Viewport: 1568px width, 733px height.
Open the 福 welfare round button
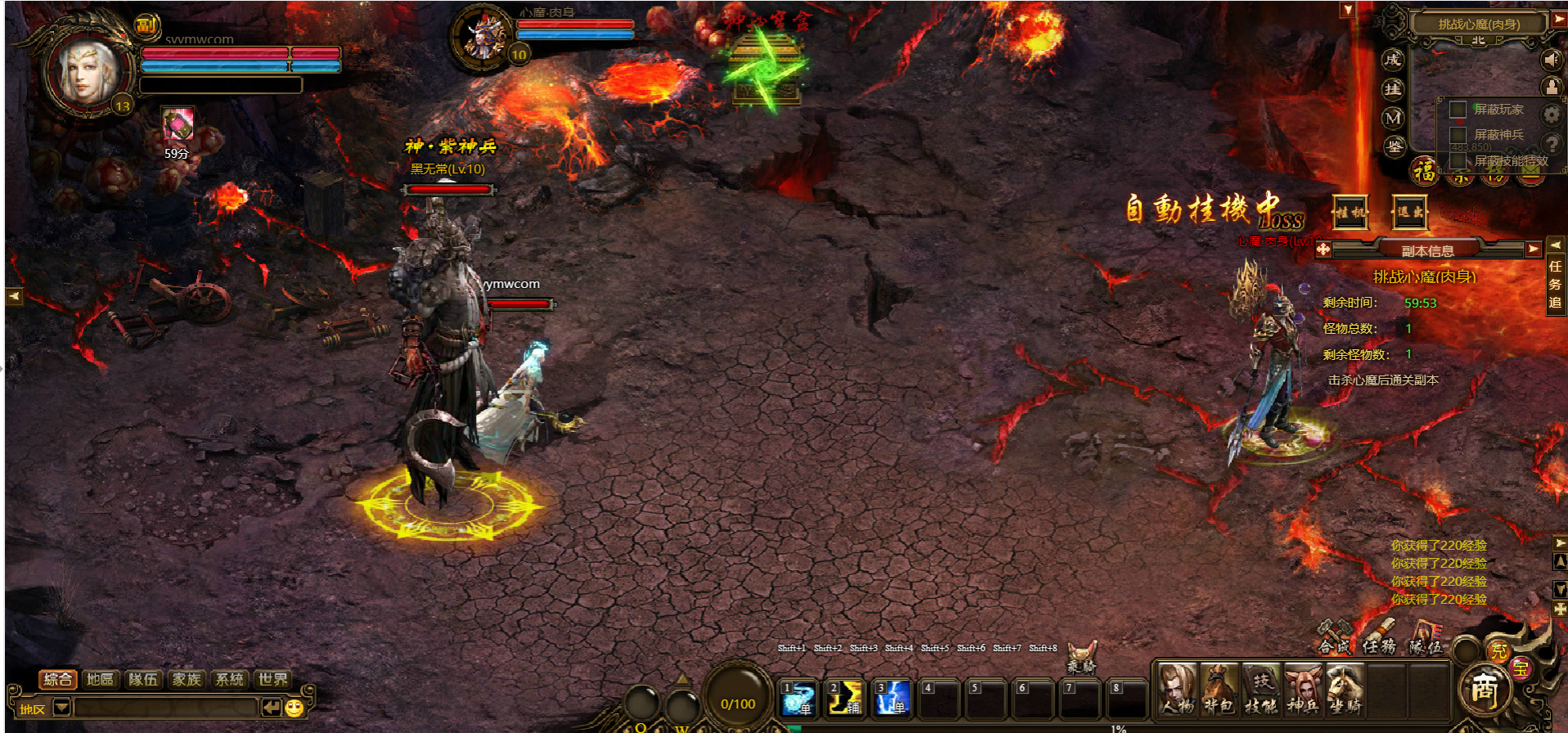1424,170
